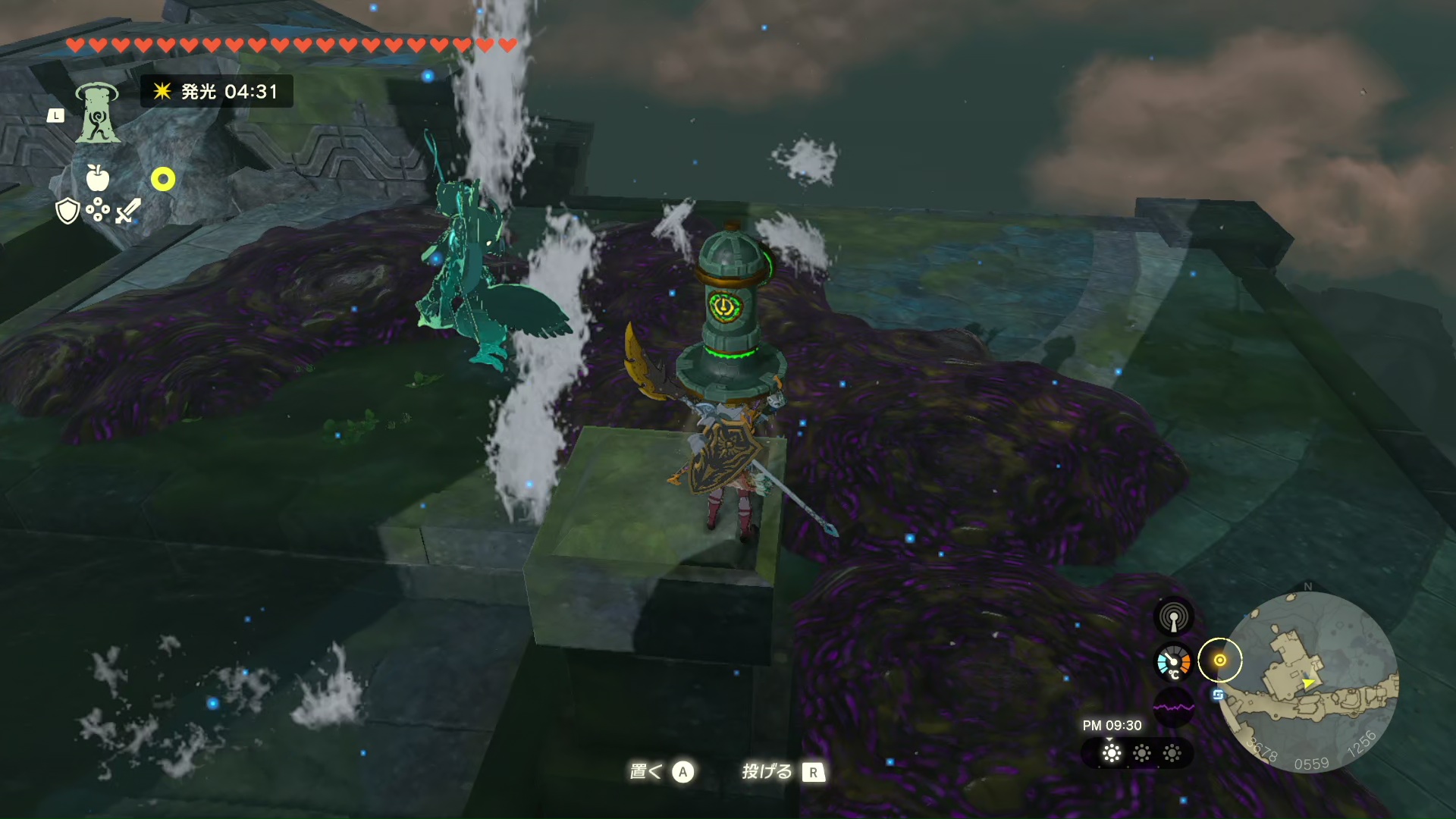Select the yellow circle marker beside the minimap
Viewport: 1456px width, 819px height.
click(1220, 661)
